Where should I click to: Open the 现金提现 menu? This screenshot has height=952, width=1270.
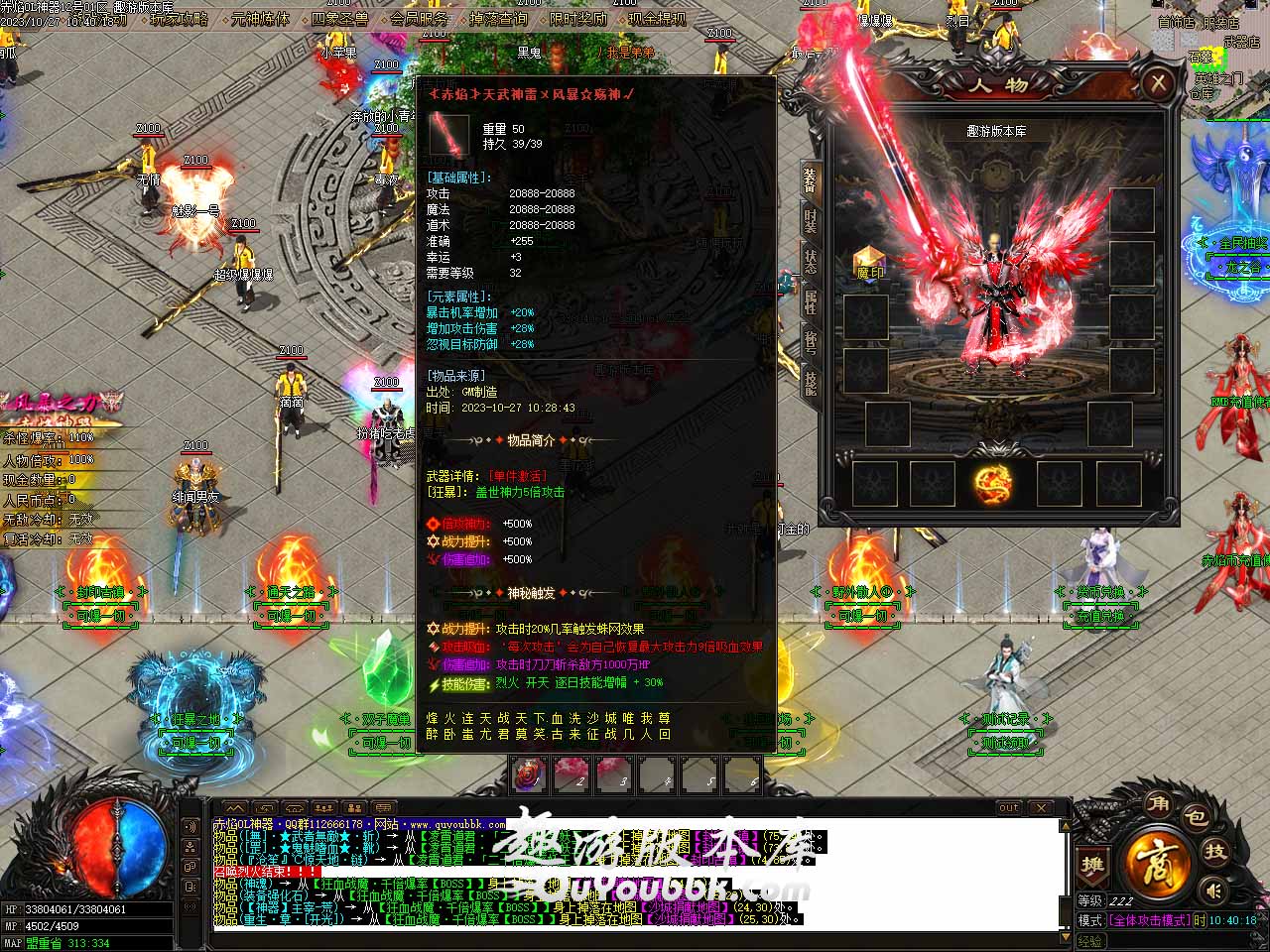[657, 18]
